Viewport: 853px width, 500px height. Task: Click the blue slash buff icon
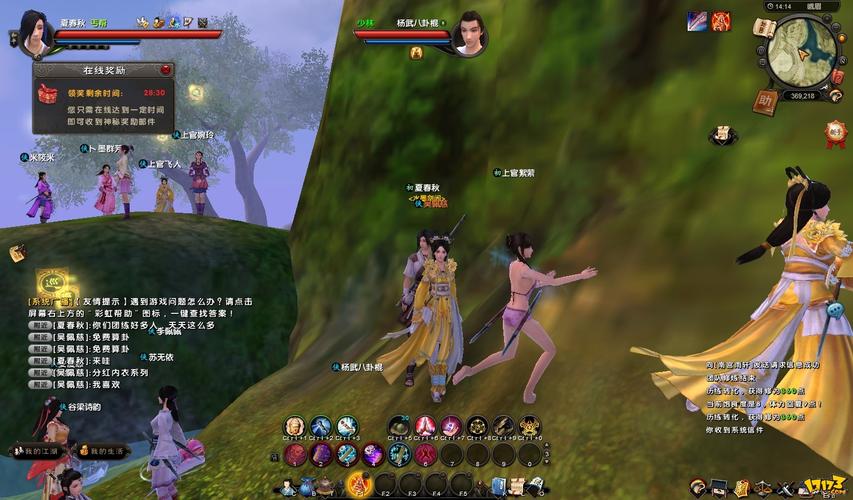coord(697,21)
